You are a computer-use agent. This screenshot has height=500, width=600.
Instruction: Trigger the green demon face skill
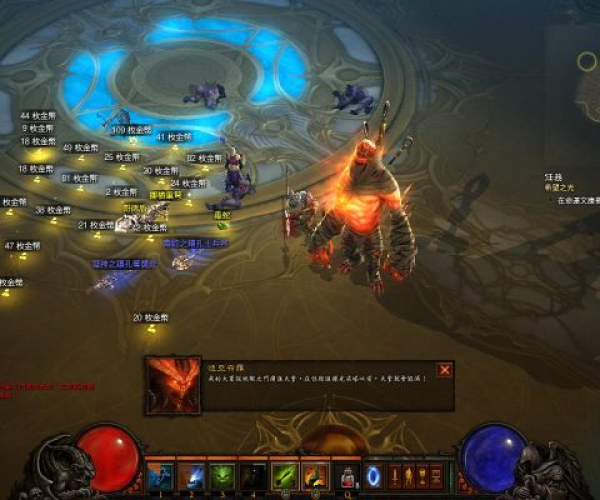point(223,475)
